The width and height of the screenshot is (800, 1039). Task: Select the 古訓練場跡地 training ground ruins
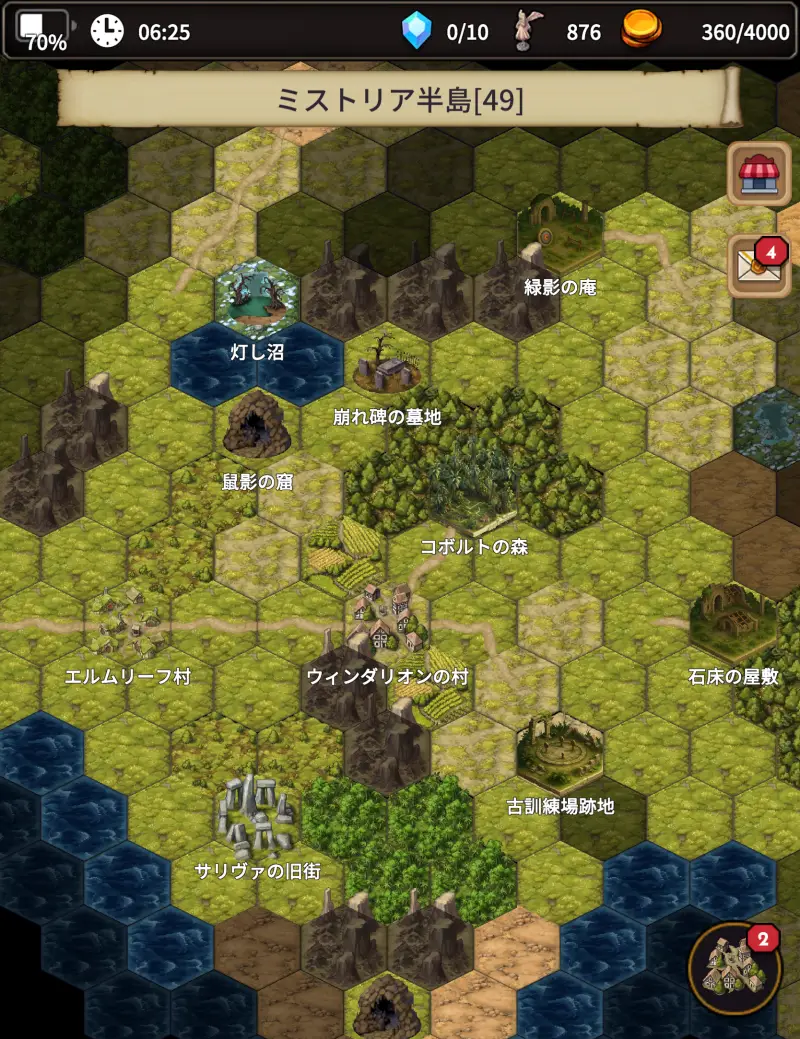pyautogui.click(x=560, y=752)
